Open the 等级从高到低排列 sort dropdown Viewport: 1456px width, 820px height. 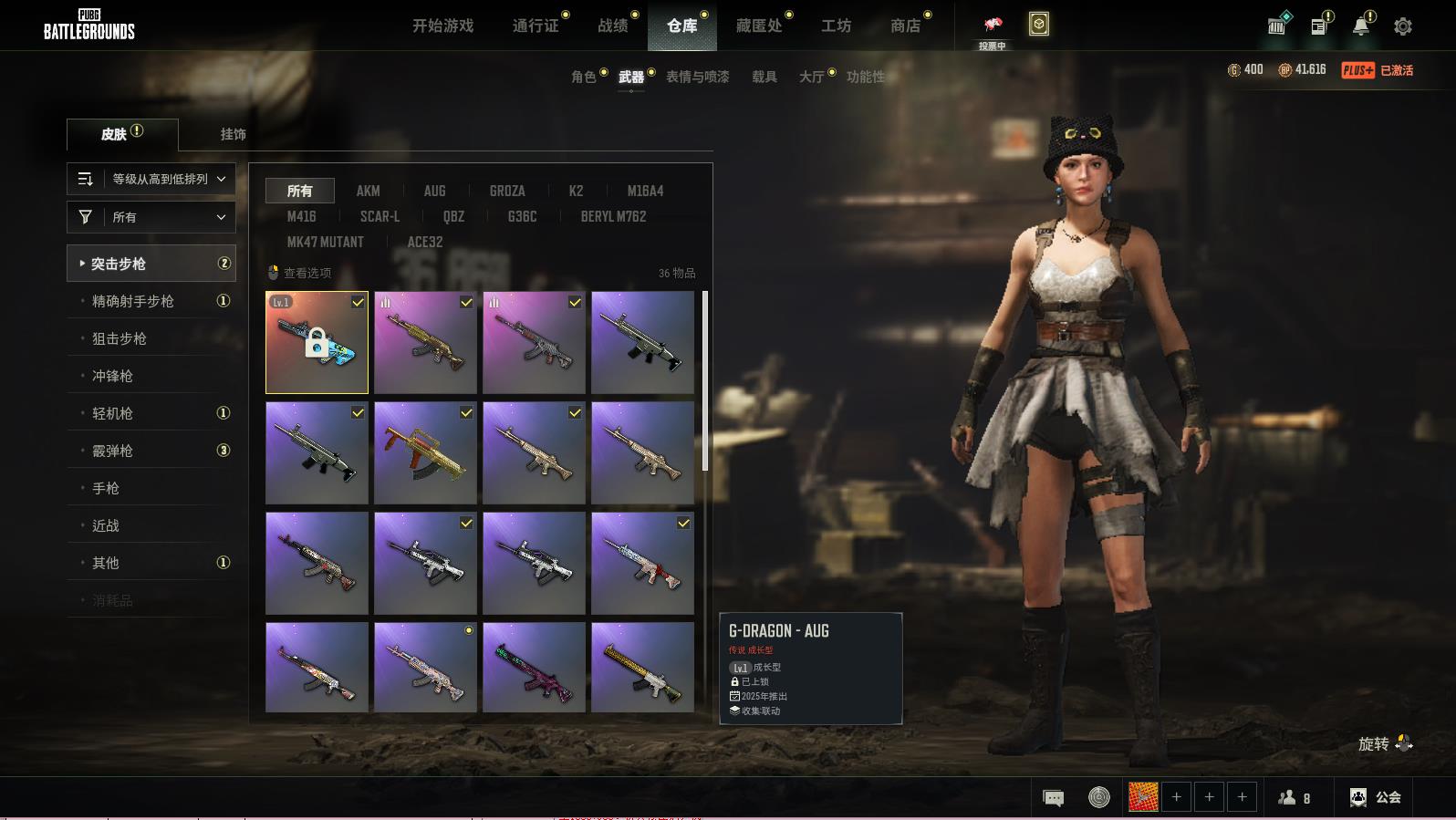click(151, 179)
